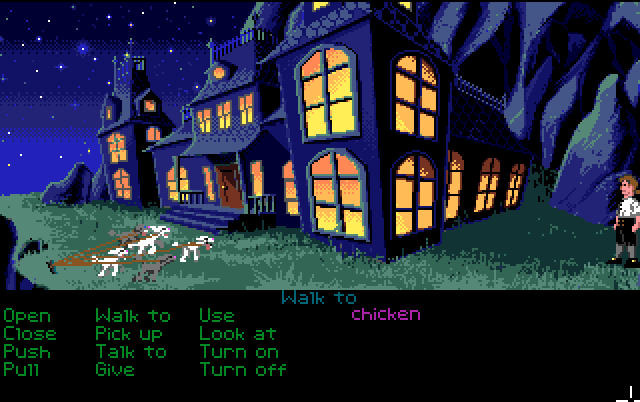Select the Pull command

click(x=23, y=370)
